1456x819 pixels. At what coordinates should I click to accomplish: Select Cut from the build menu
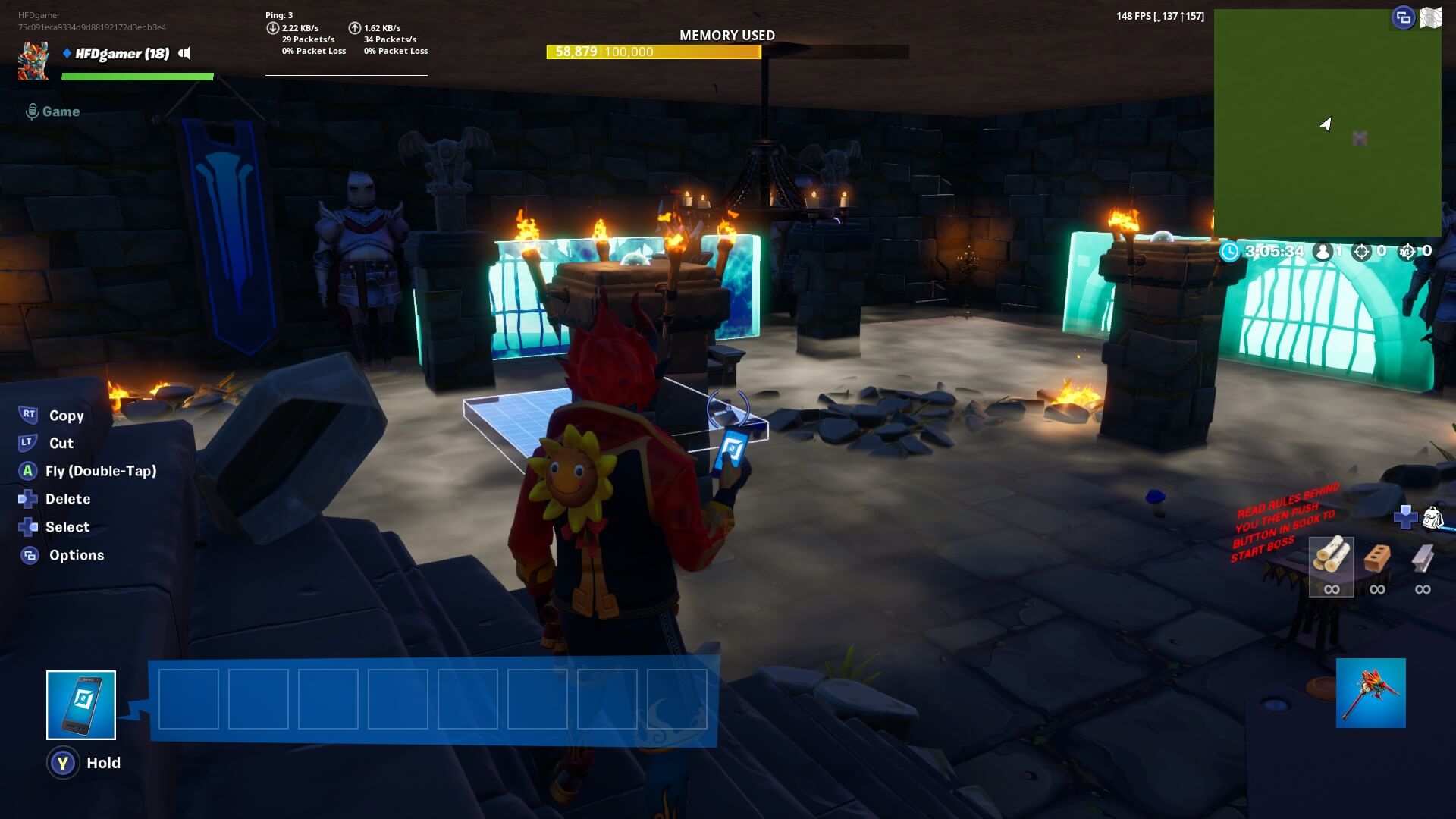click(59, 444)
